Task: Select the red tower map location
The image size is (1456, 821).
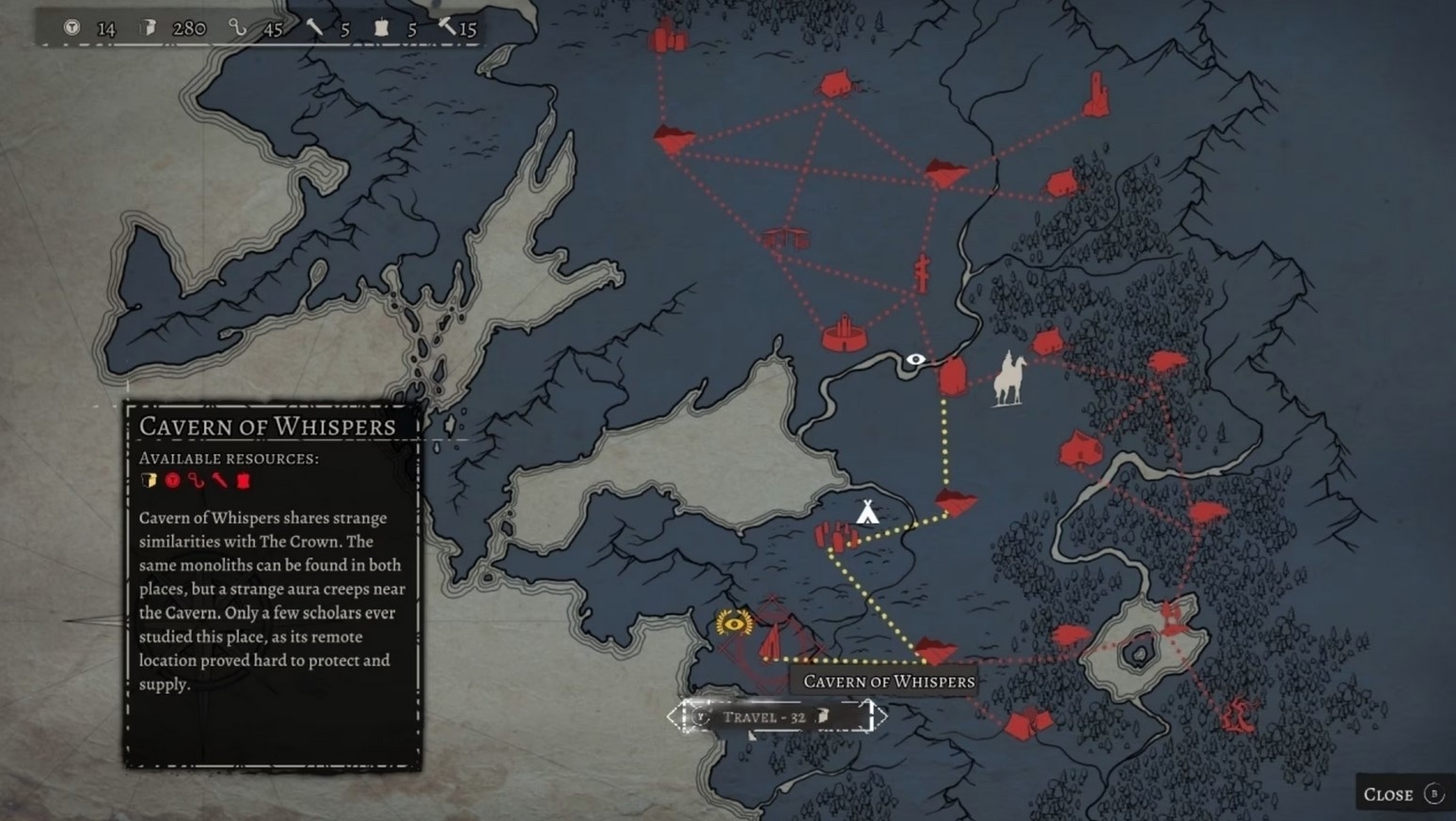Action: point(1097,95)
